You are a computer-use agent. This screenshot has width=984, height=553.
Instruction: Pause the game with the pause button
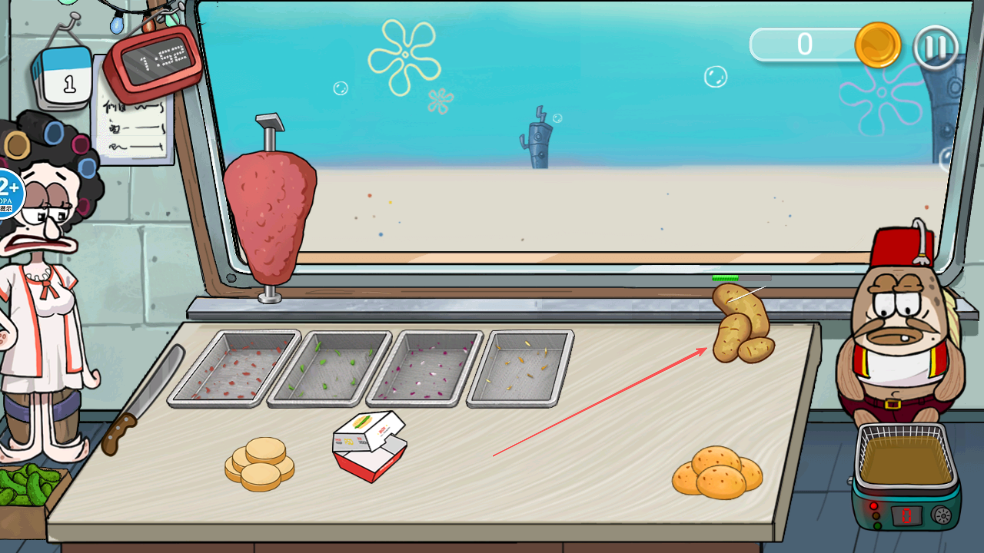click(936, 47)
